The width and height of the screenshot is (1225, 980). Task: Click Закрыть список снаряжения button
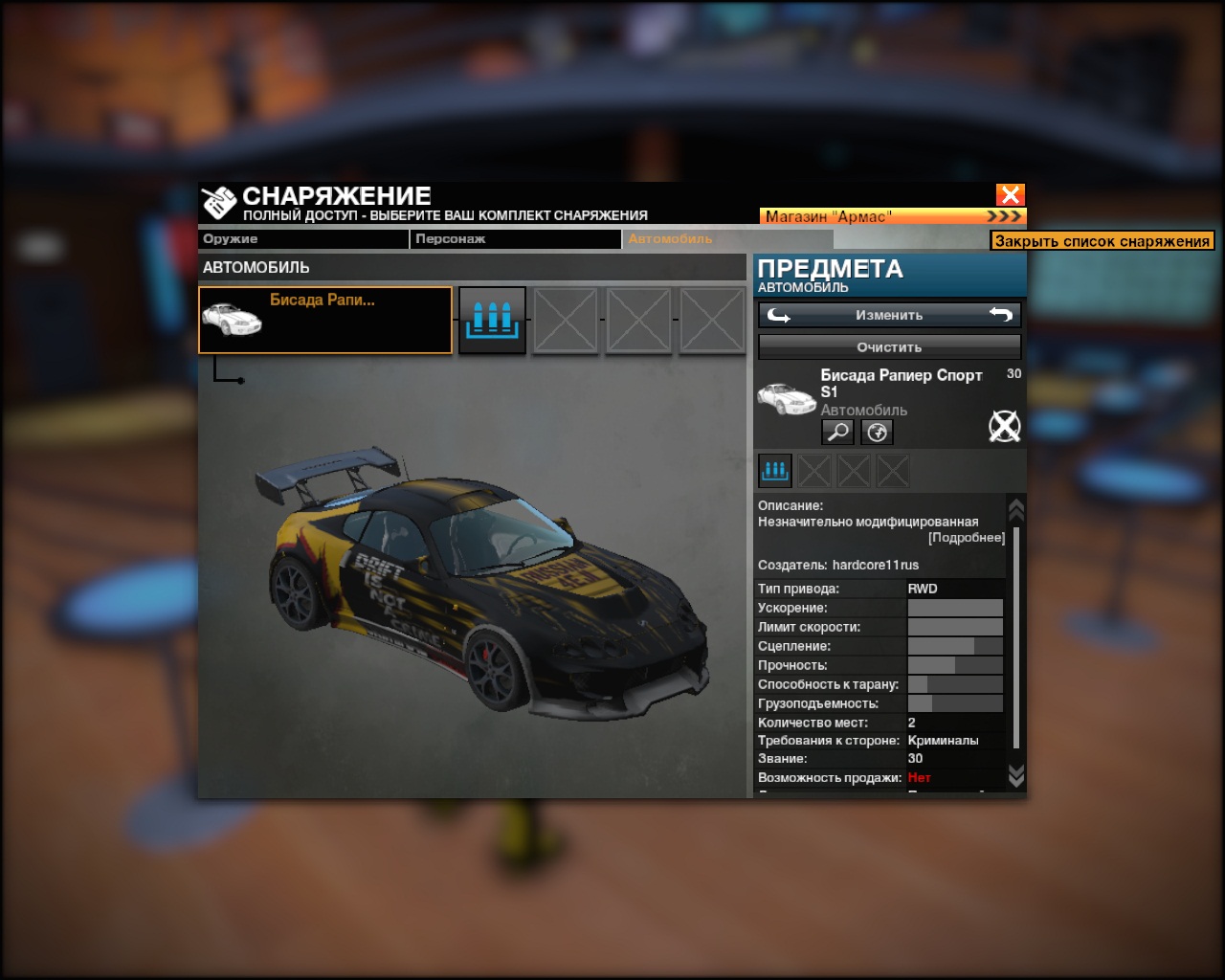pyautogui.click(x=1102, y=241)
